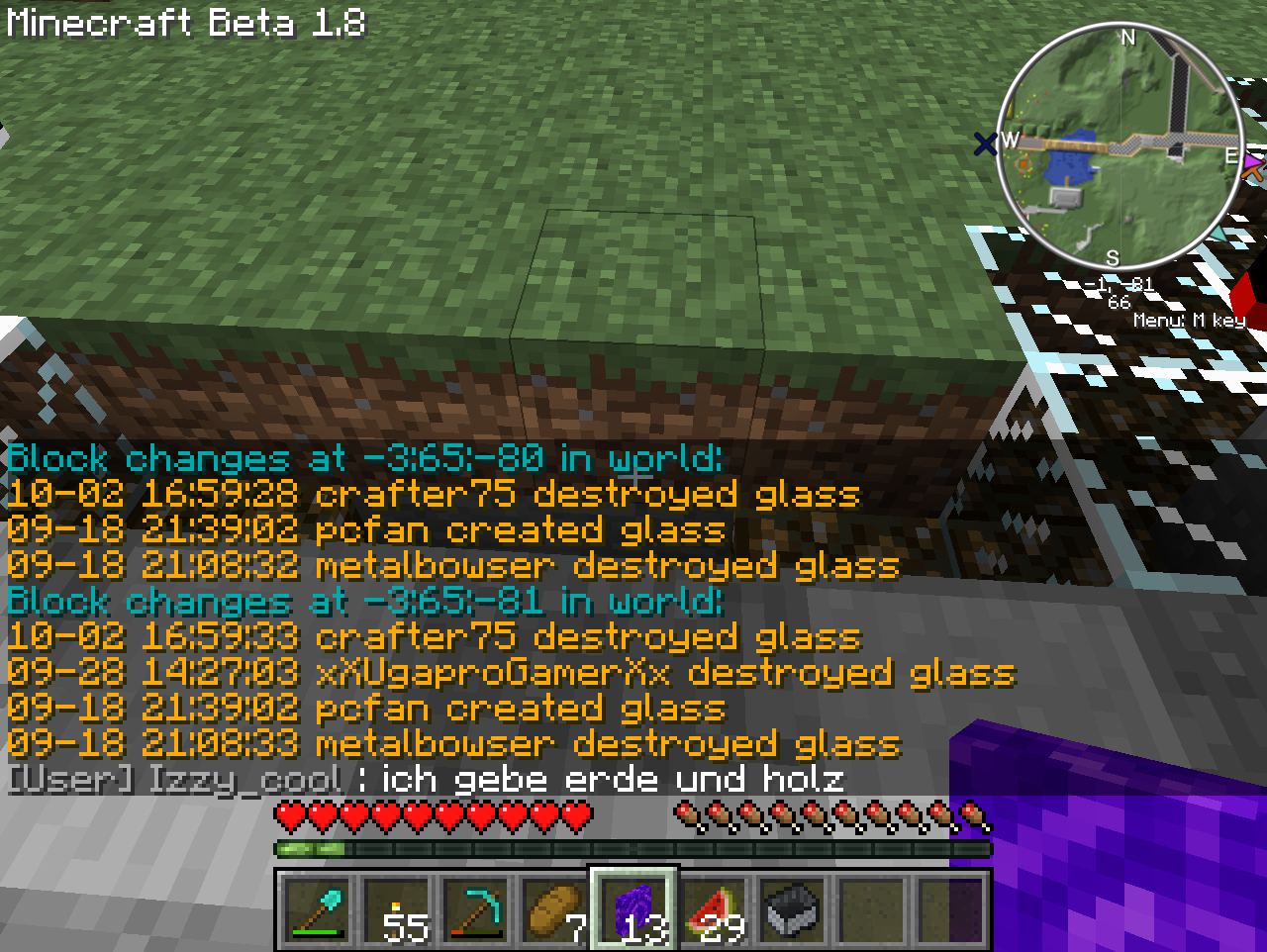This screenshot has height=952, width=1267.
Task: Click the magenta arrow marker beside the minimap
Action: 1254,159
